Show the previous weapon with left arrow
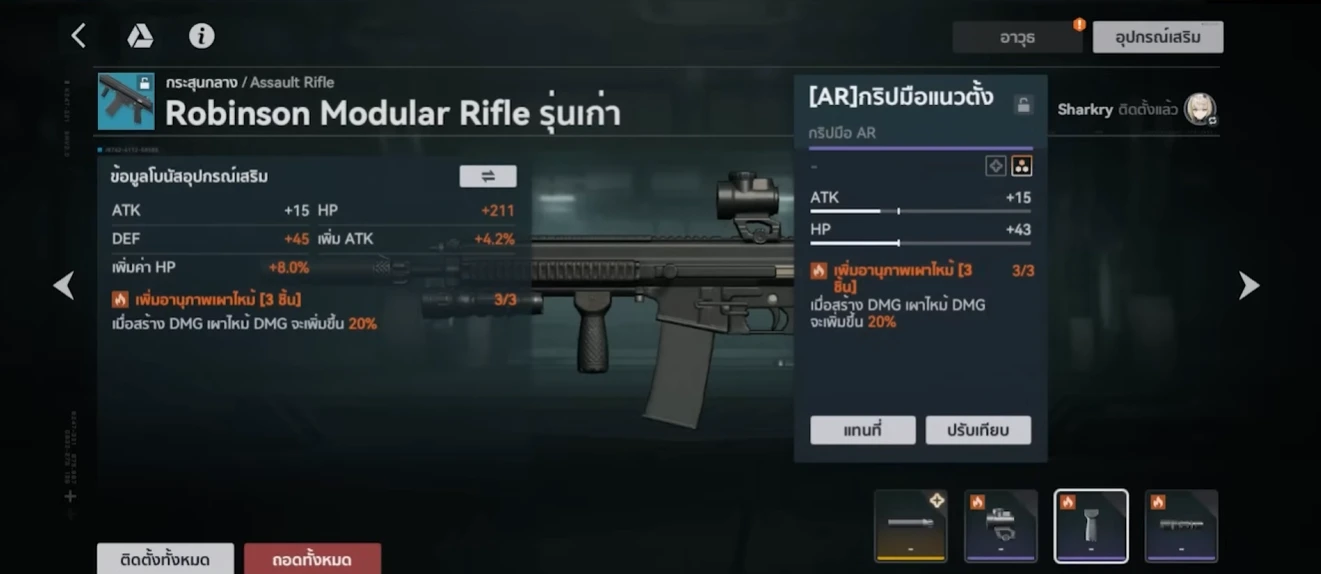Viewport: 1321px width, 574px height. (x=64, y=286)
